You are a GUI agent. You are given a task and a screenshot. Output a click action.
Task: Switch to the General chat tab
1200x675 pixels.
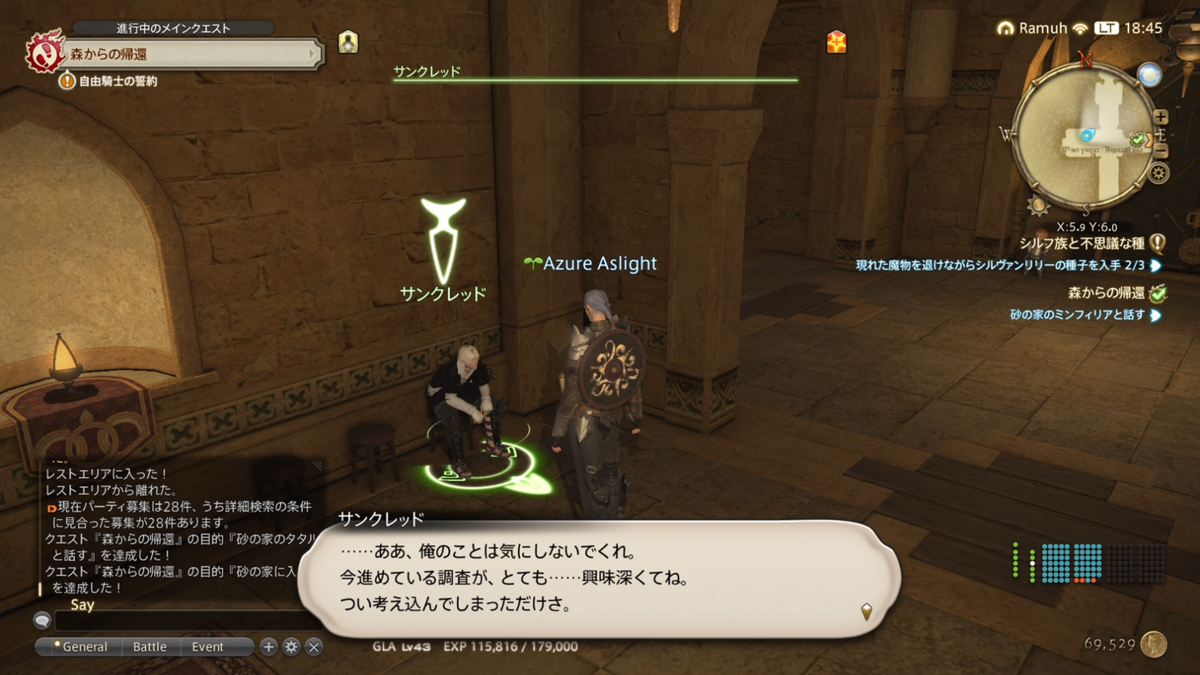pyautogui.click(x=80, y=647)
